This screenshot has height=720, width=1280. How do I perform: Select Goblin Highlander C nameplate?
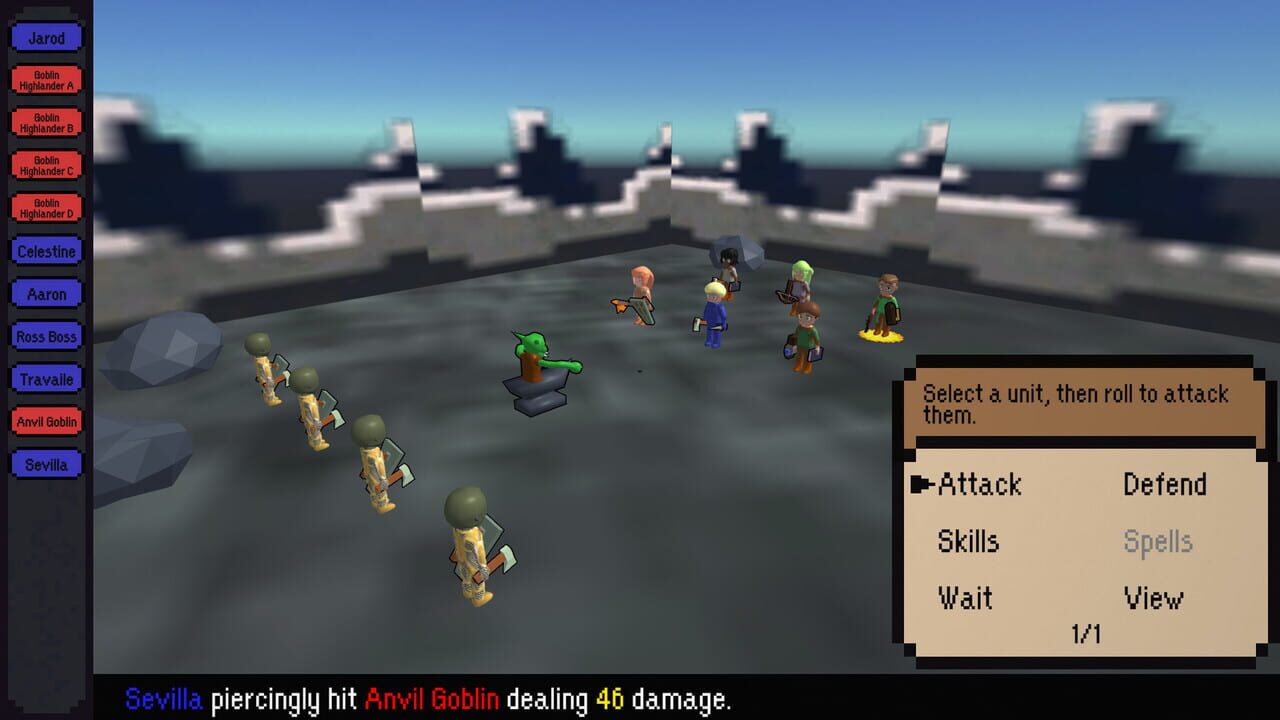coord(45,165)
